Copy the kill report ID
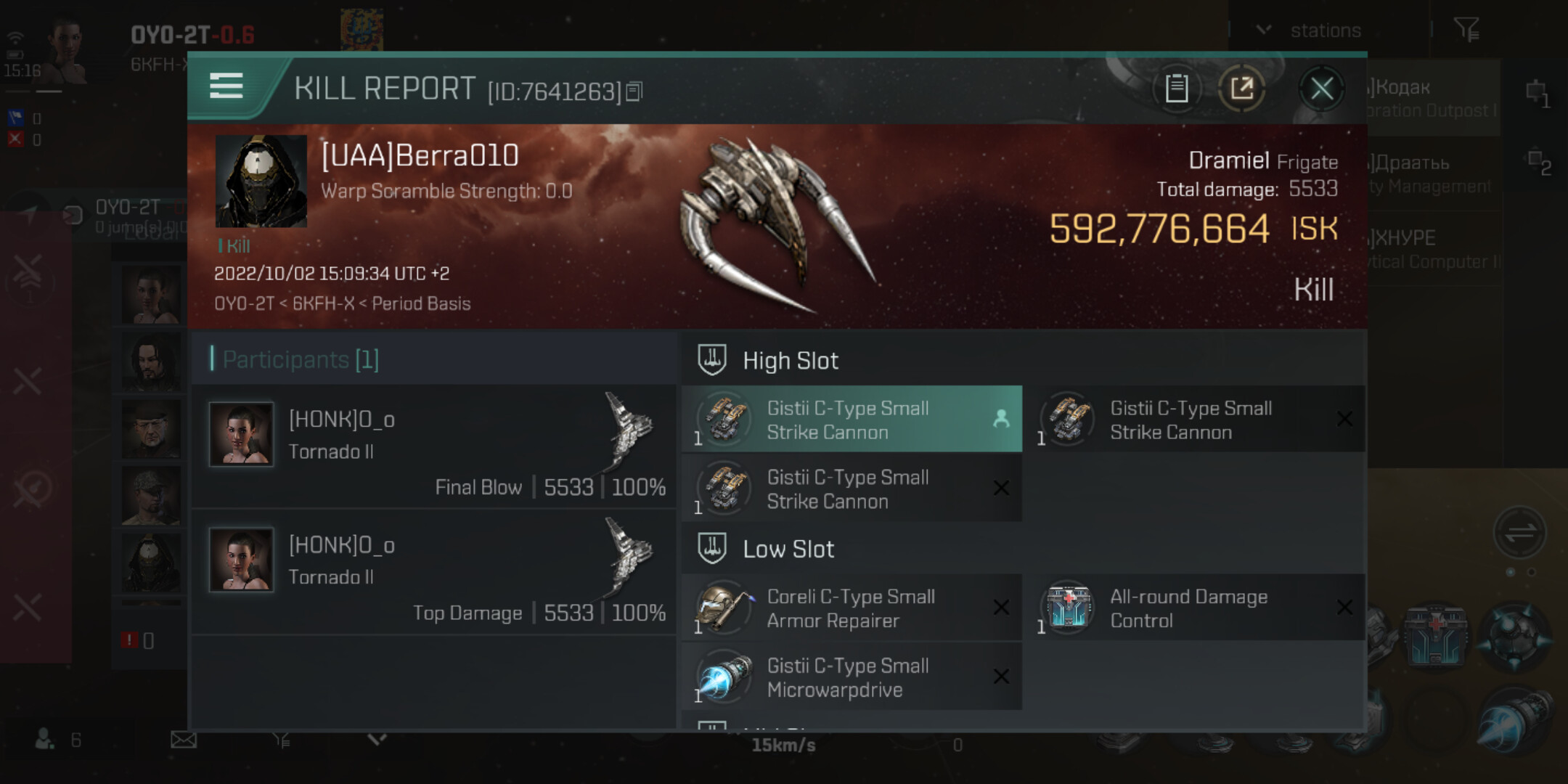1568x784 pixels. [634, 91]
